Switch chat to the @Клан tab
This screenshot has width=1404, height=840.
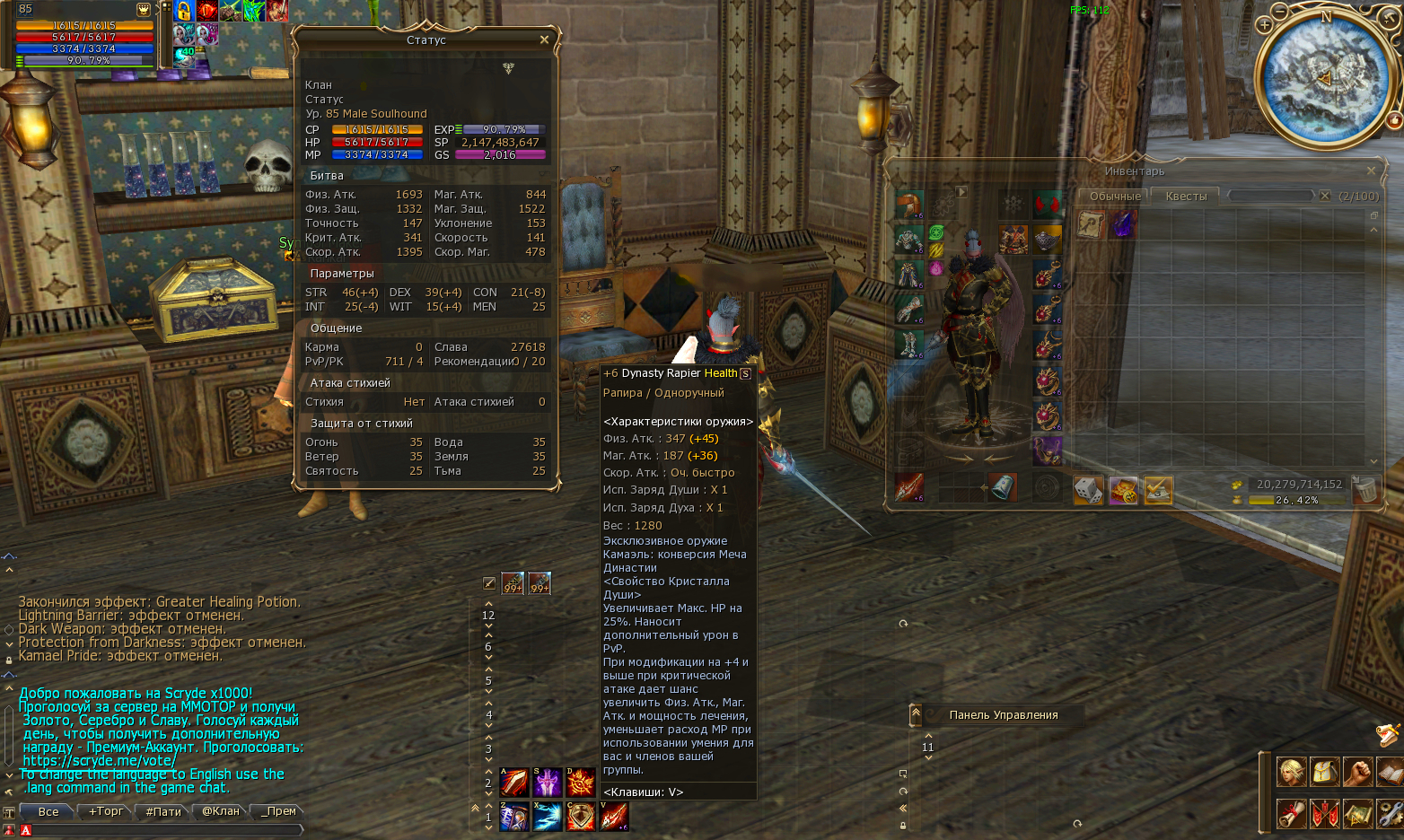pos(221,811)
